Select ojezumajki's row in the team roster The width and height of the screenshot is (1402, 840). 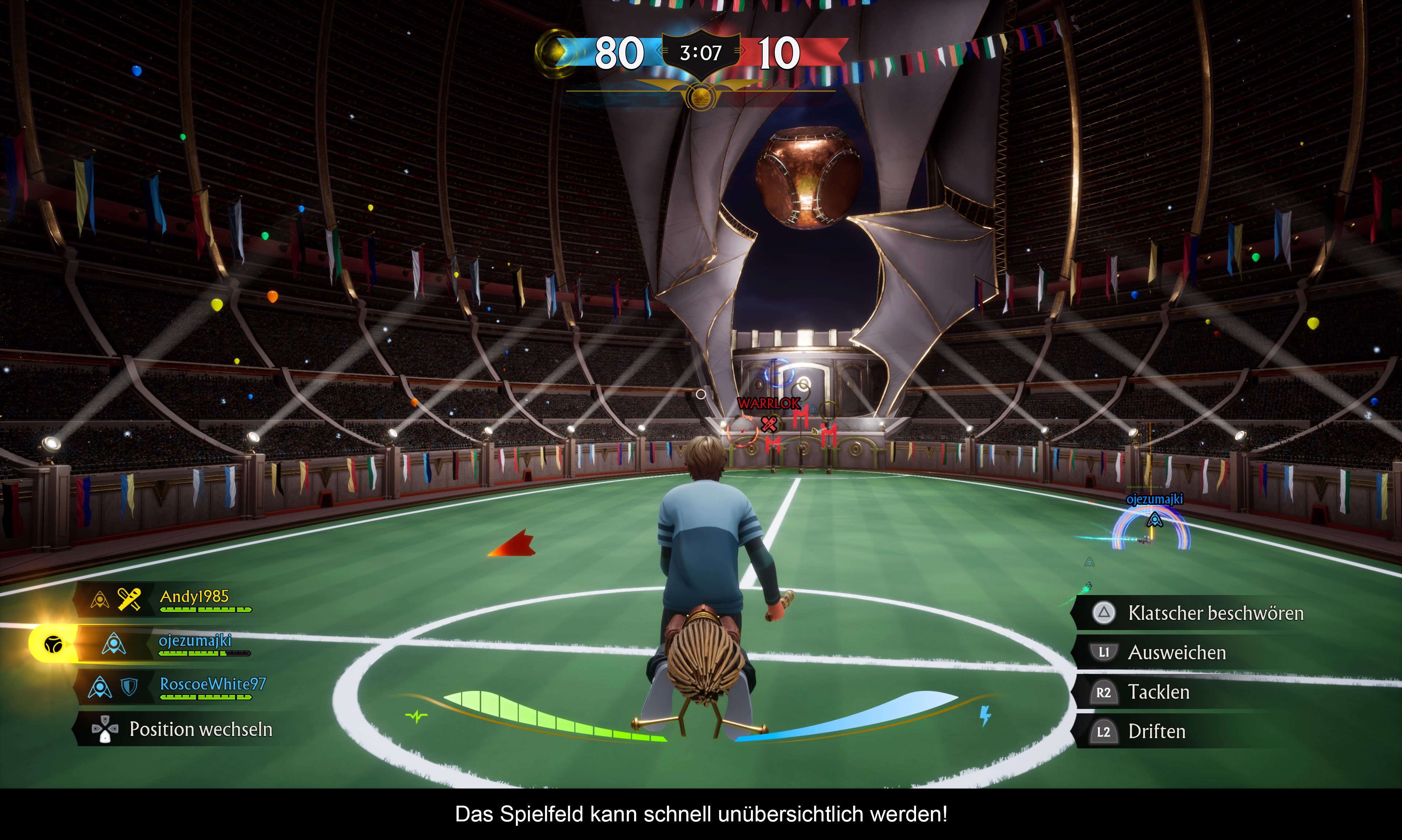point(195,641)
